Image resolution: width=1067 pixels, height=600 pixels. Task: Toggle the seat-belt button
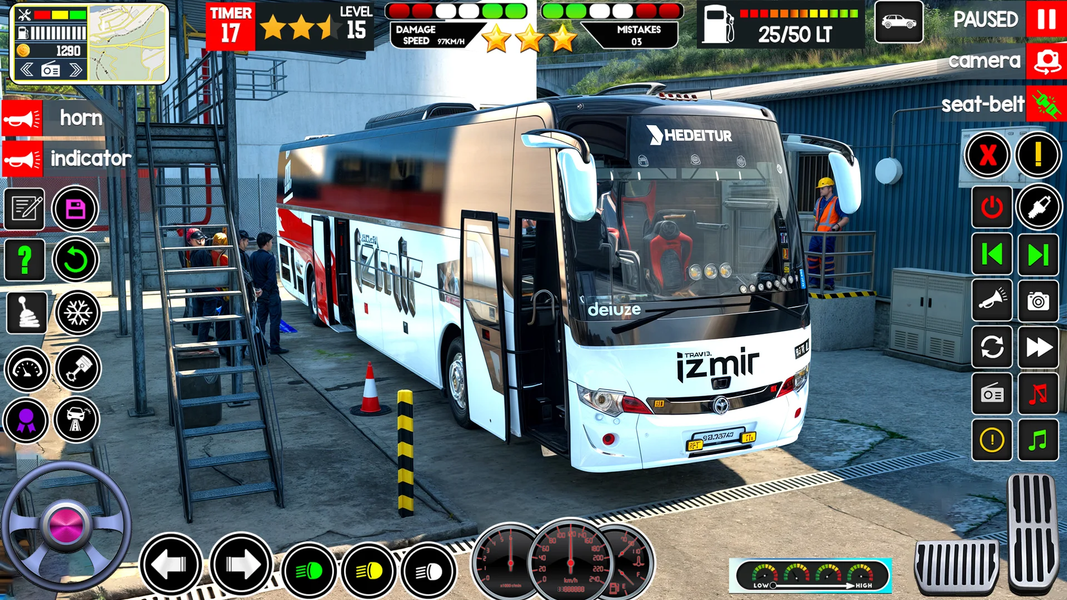(1046, 104)
